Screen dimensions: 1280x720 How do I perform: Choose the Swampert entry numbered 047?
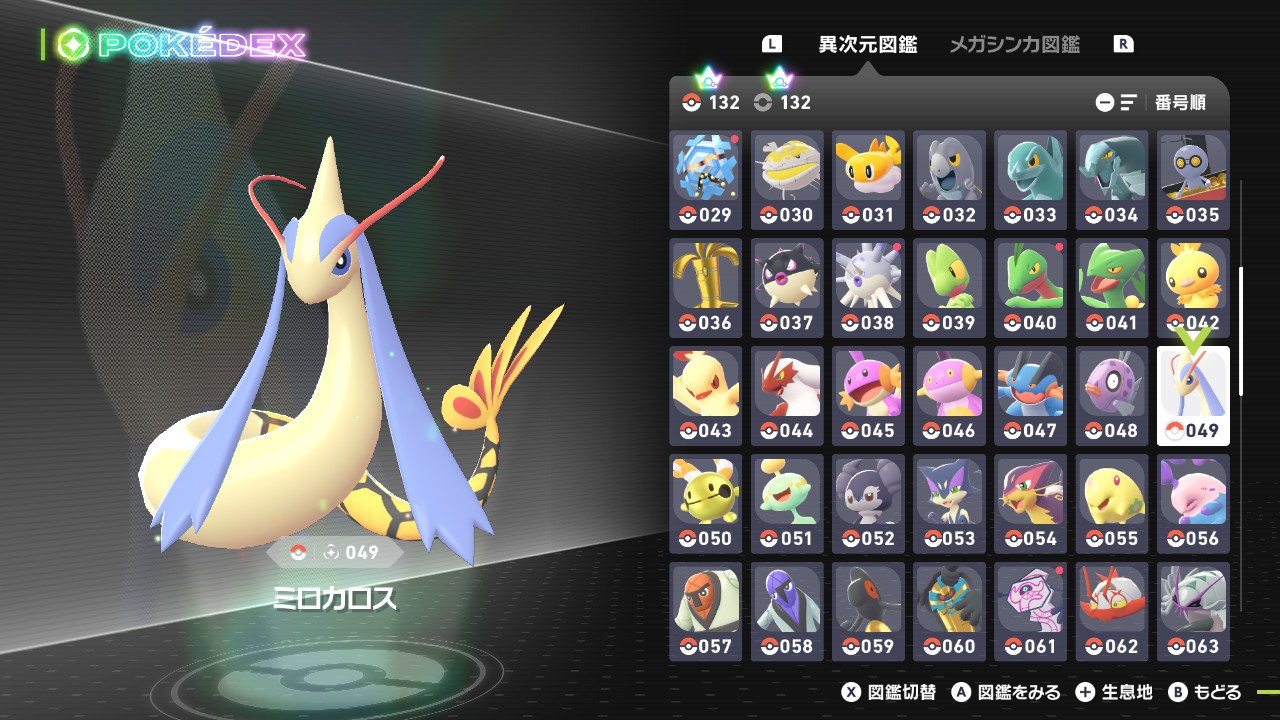1030,396
